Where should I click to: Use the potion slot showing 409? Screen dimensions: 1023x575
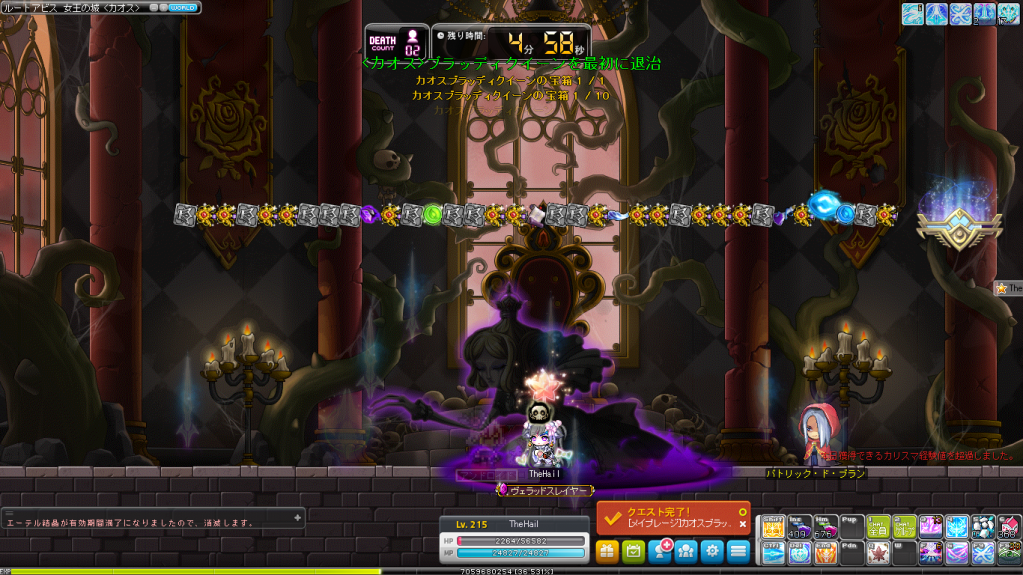pos(799,527)
